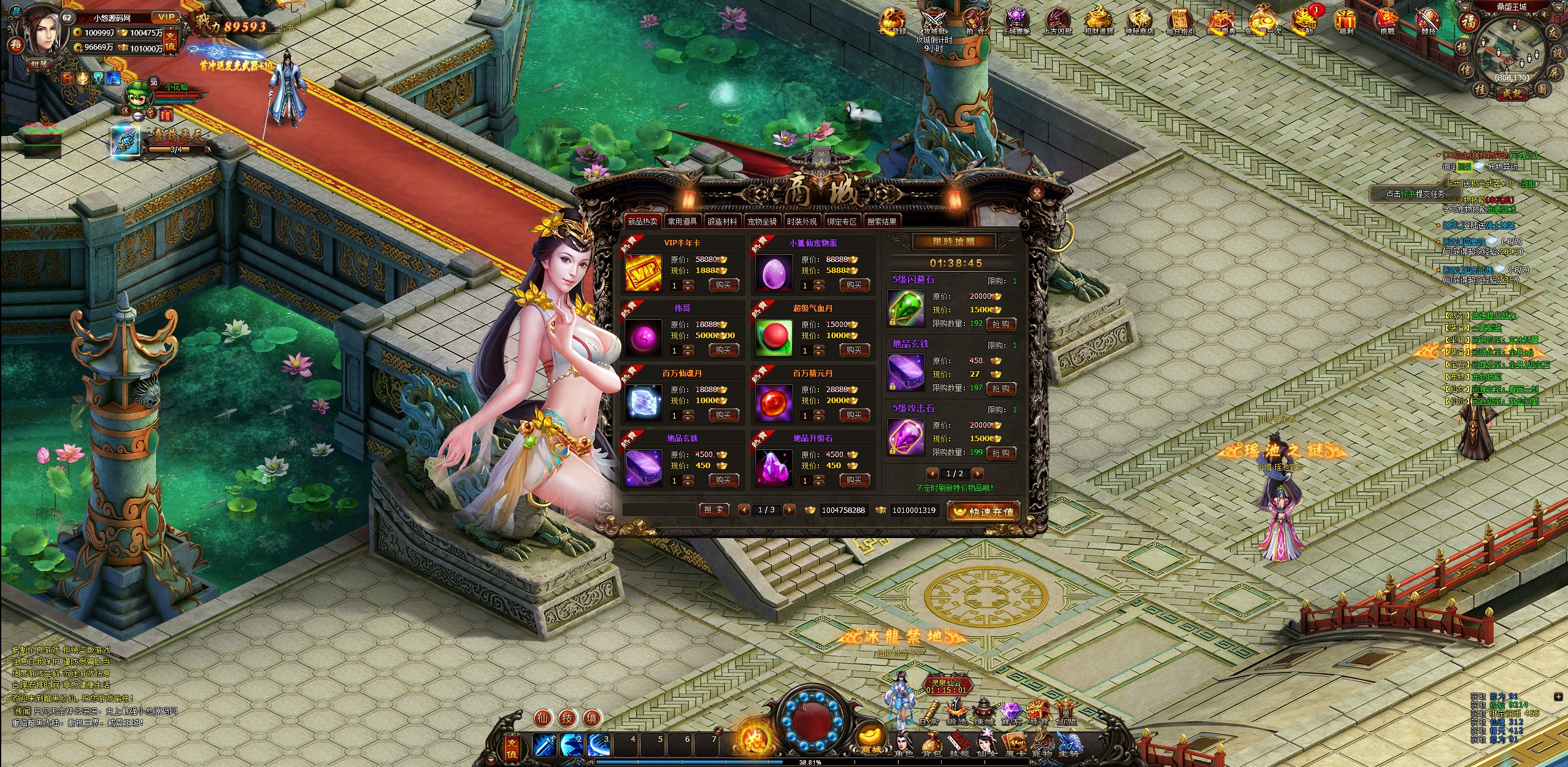Viewport: 1568px width, 767px height.
Task: Switch to the 常用道具 shop tab
Action: (x=682, y=222)
